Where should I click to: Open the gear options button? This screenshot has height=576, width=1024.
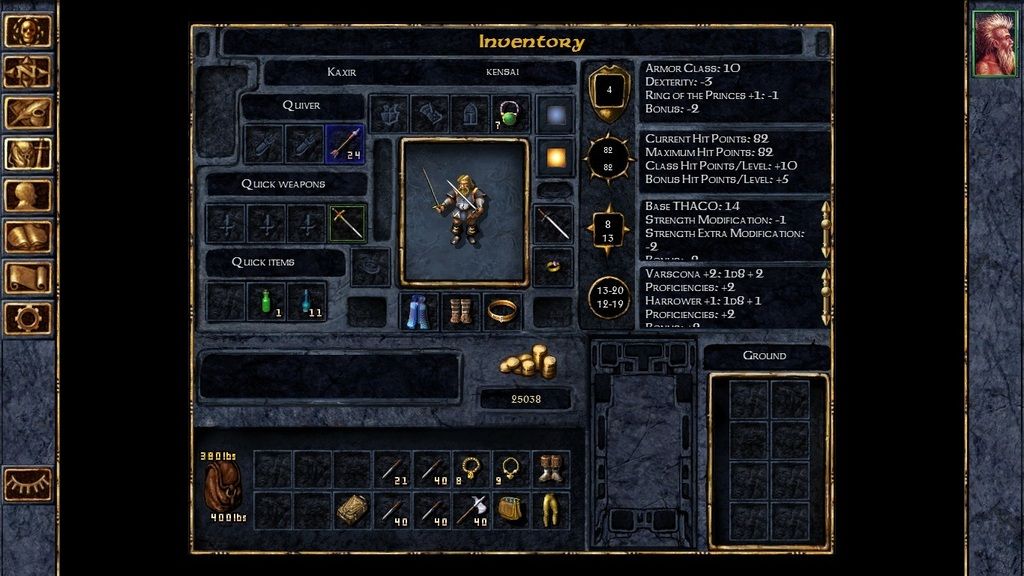coord(28,318)
